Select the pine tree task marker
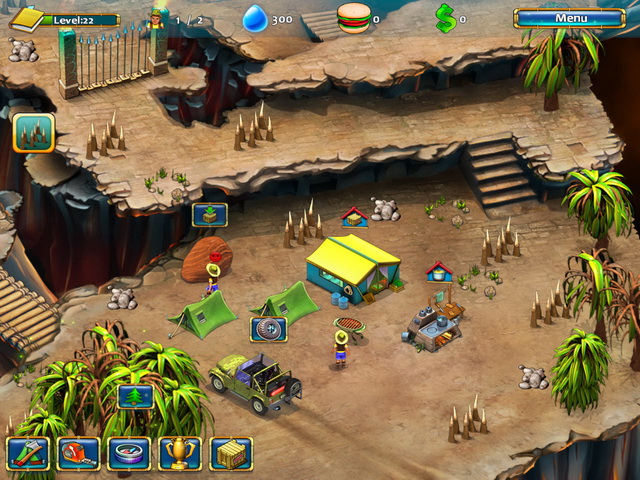The image size is (640, 480). [x=136, y=396]
